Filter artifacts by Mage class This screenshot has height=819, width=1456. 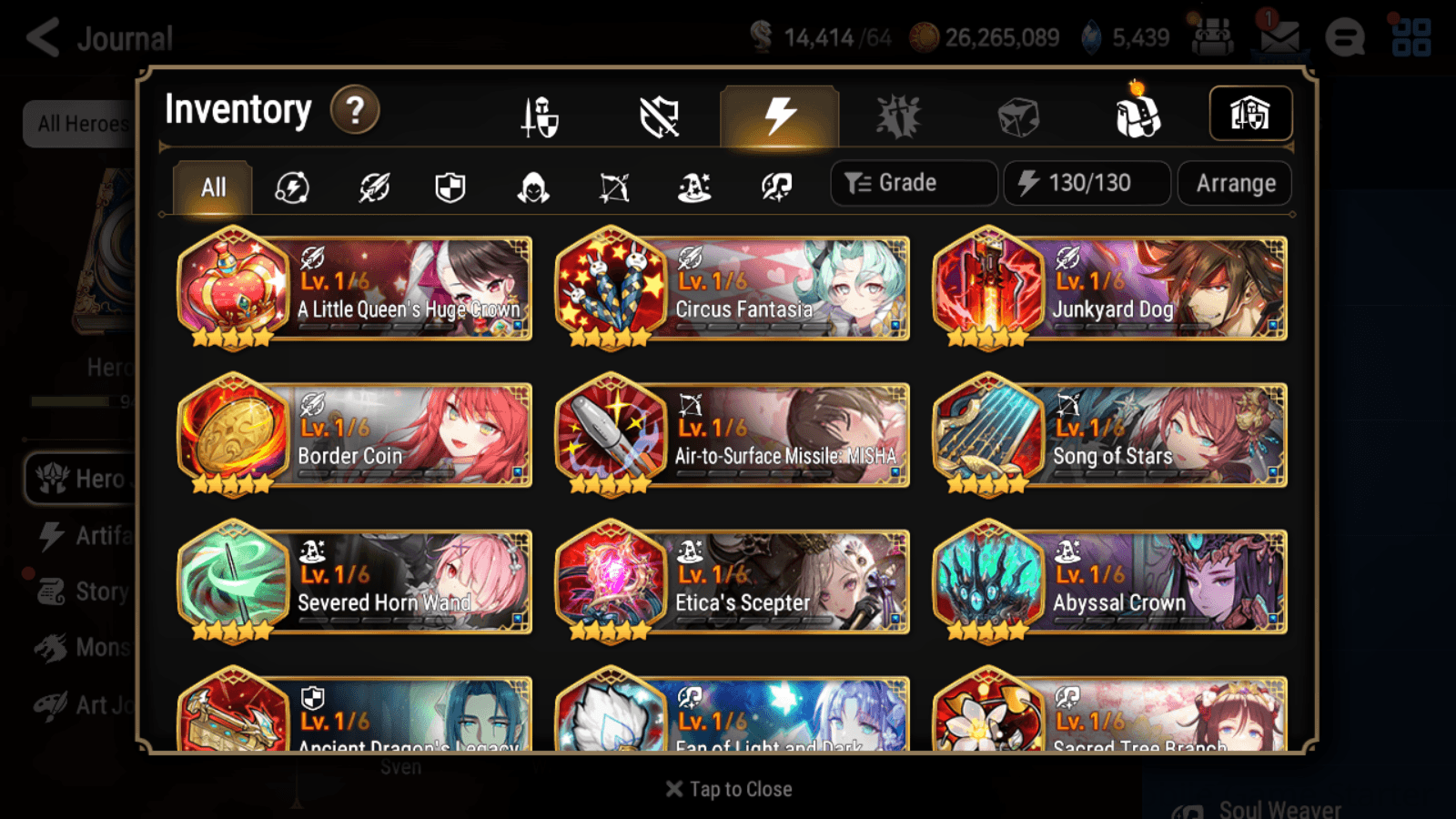tap(693, 187)
